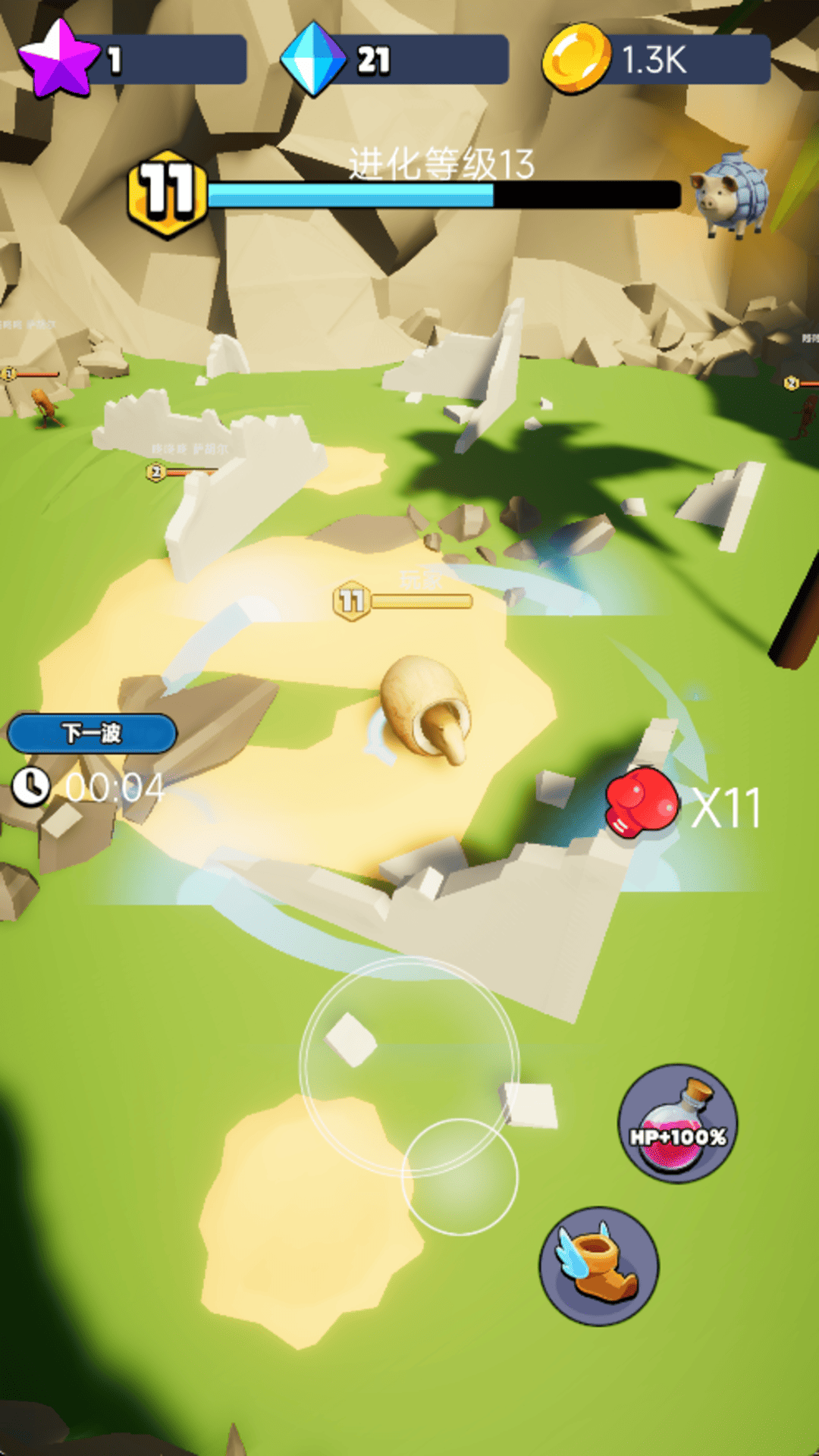Tap the virtual joystick thumb circle
This screenshot has width=819, height=1456.
(460, 1176)
